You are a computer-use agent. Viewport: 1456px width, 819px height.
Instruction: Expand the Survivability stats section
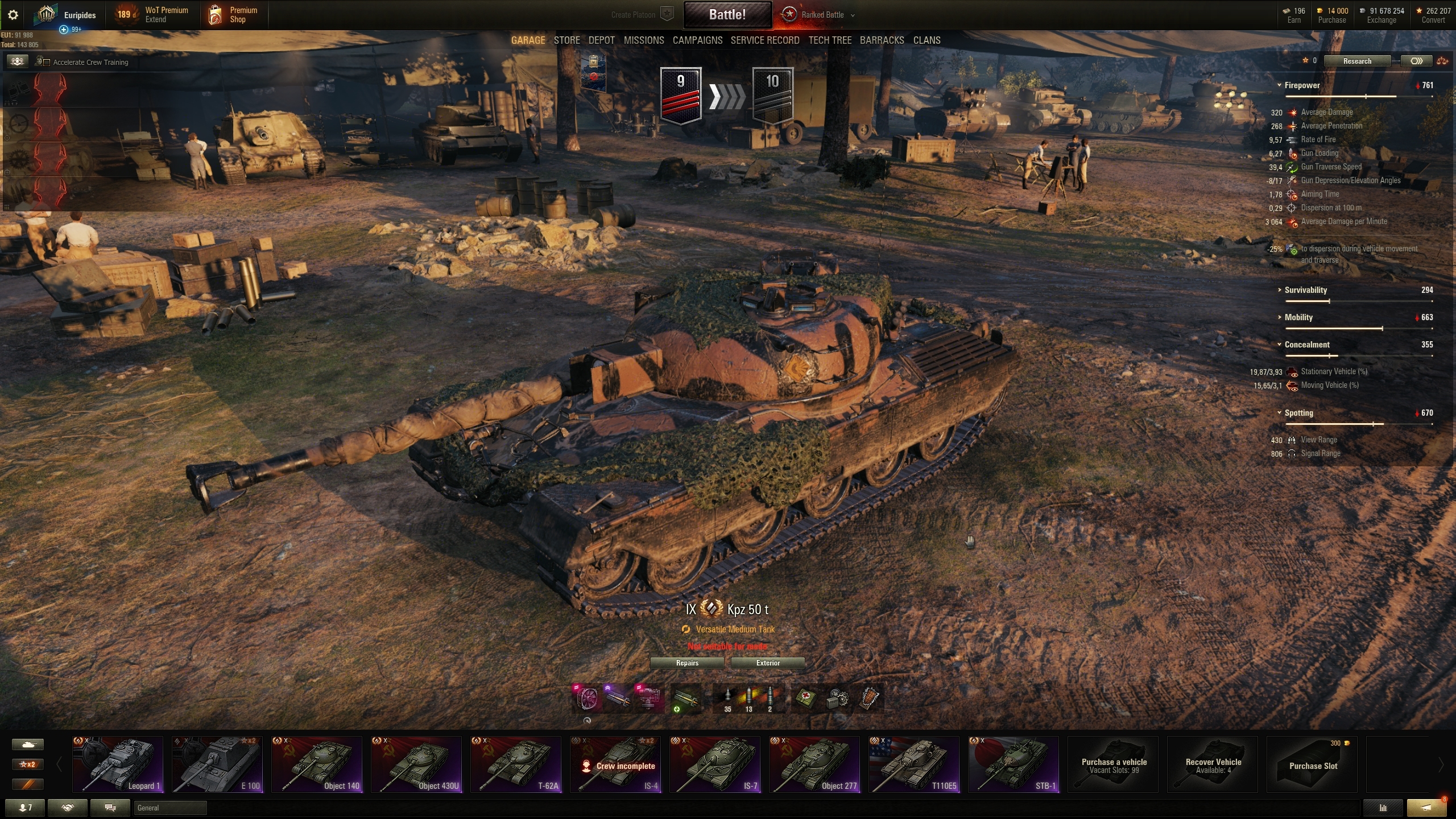pyautogui.click(x=1305, y=290)
